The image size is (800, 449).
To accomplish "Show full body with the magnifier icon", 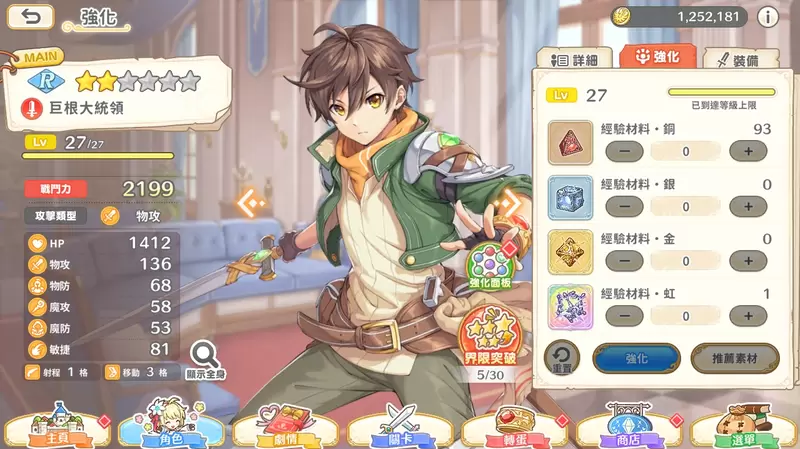I will (x=204, y=357).
